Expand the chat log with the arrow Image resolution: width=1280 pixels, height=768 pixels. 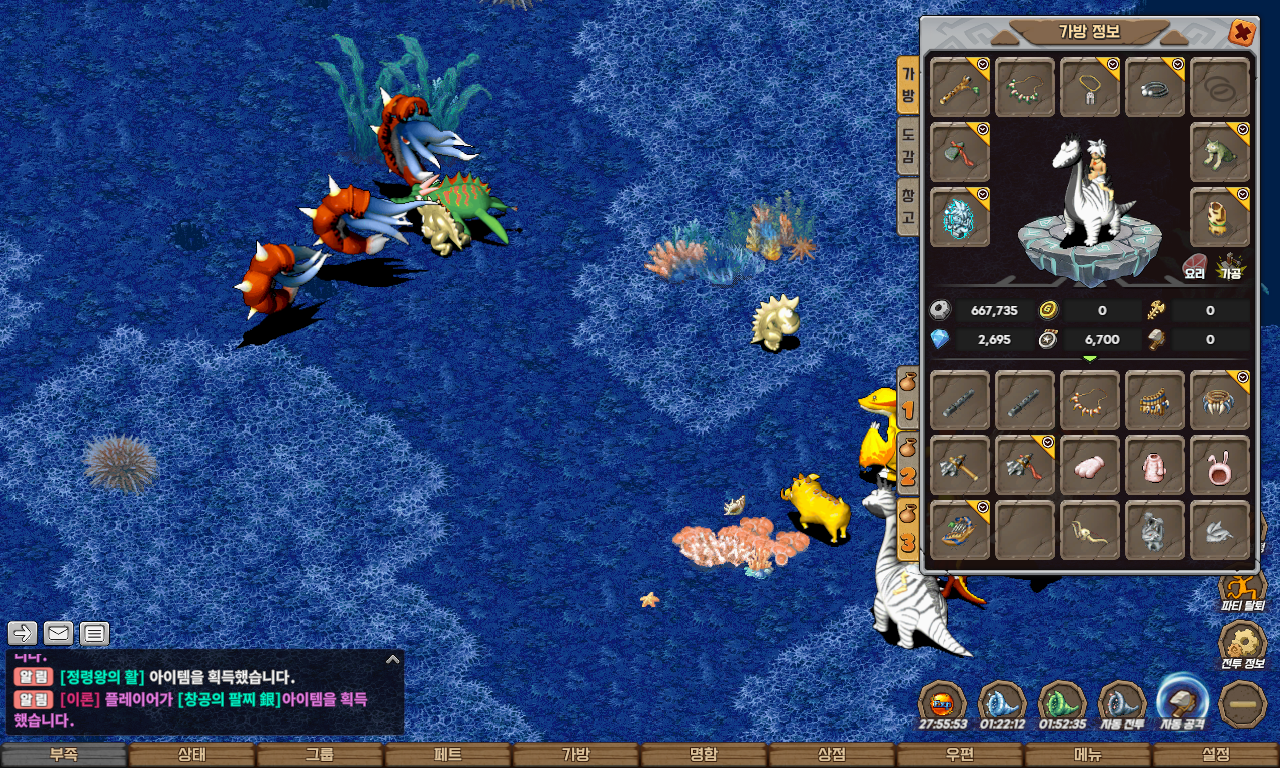click(x=393, y=660)
